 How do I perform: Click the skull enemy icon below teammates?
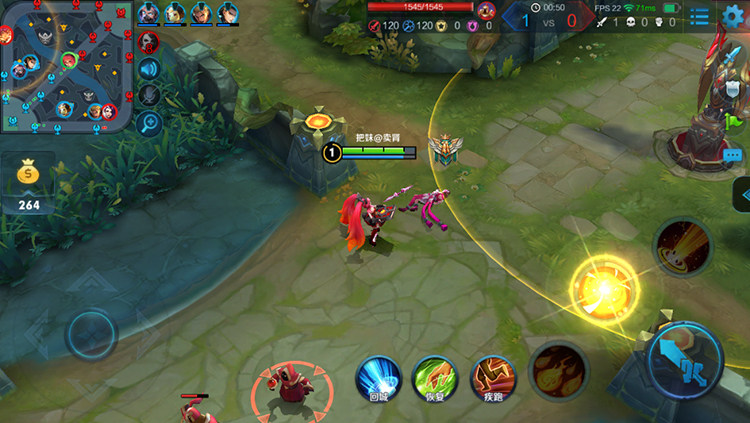[x=149, y=42]
